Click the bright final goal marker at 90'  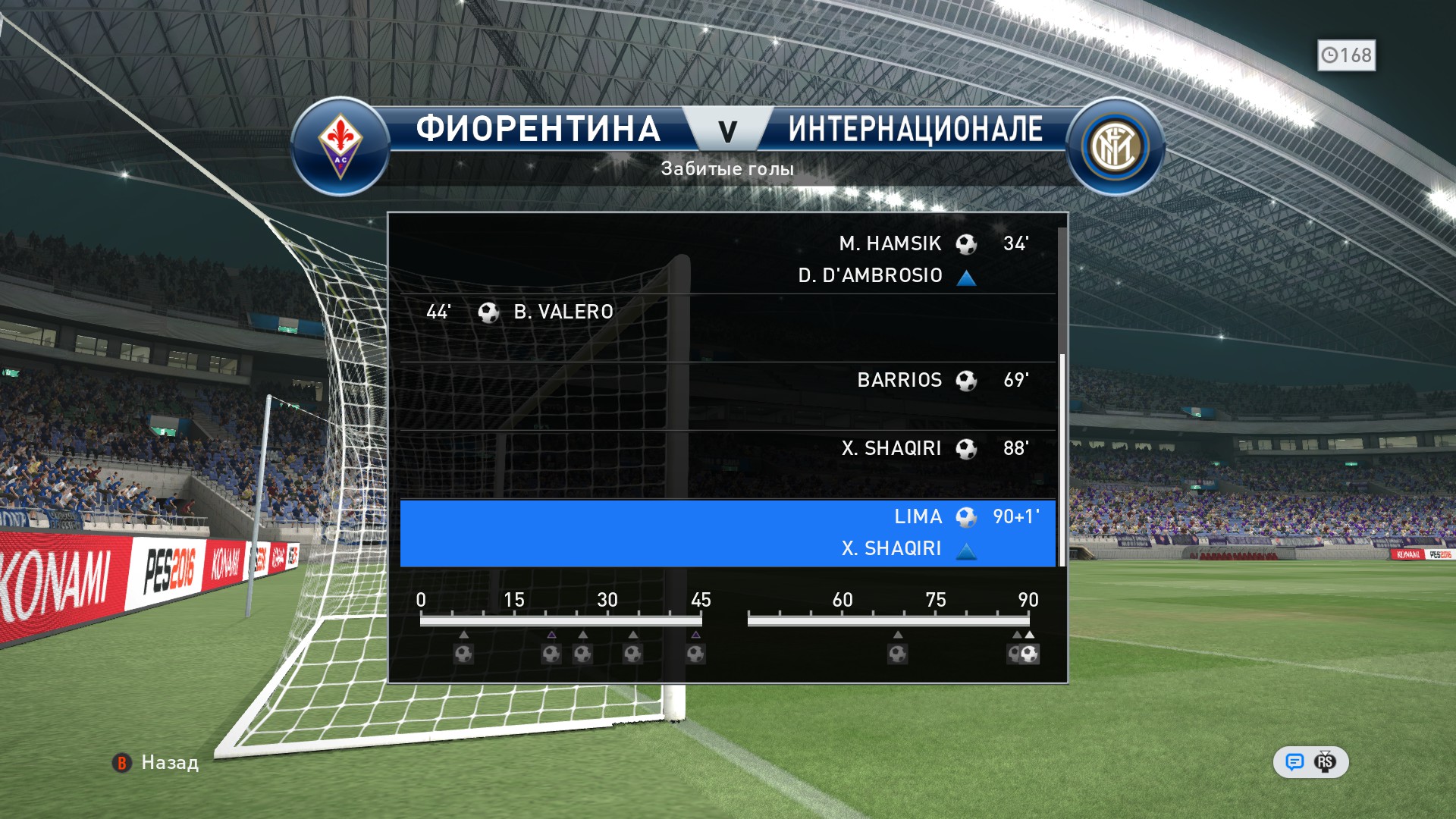[1030, 653]
